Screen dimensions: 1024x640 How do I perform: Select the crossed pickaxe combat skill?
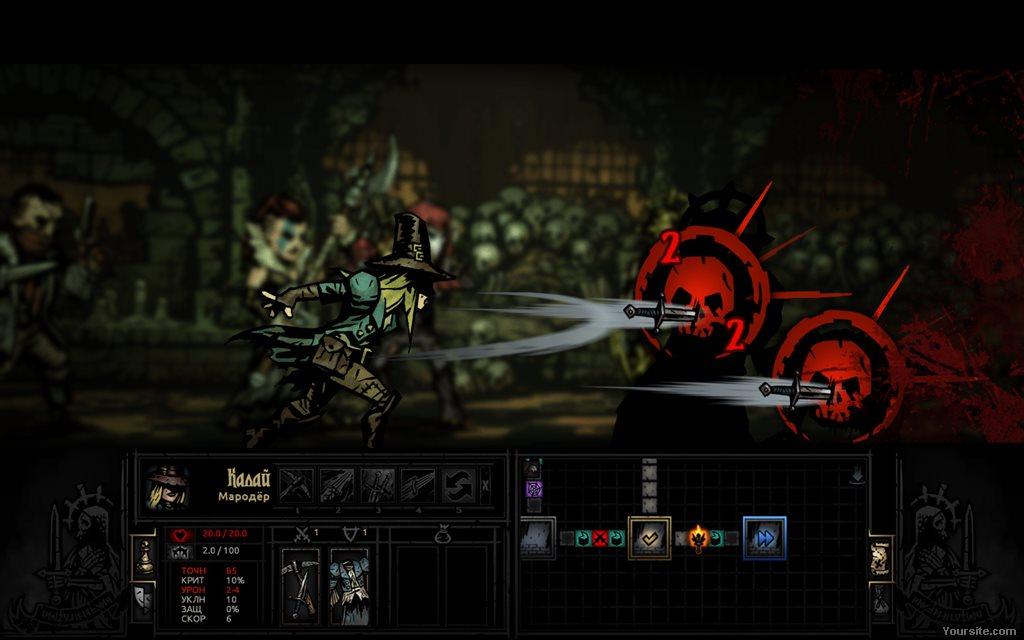296,485
